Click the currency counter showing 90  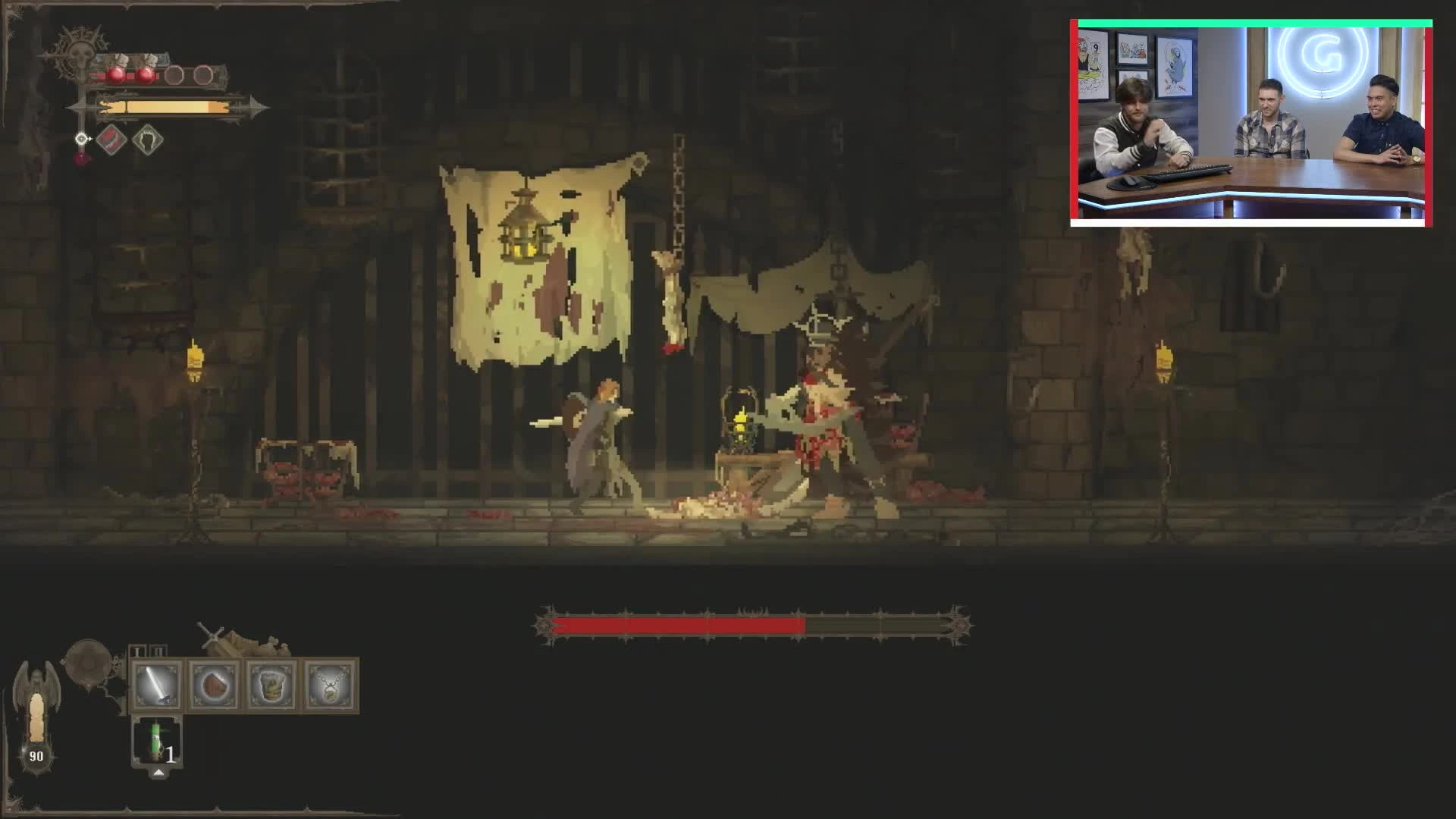click(x=36, y=756)
